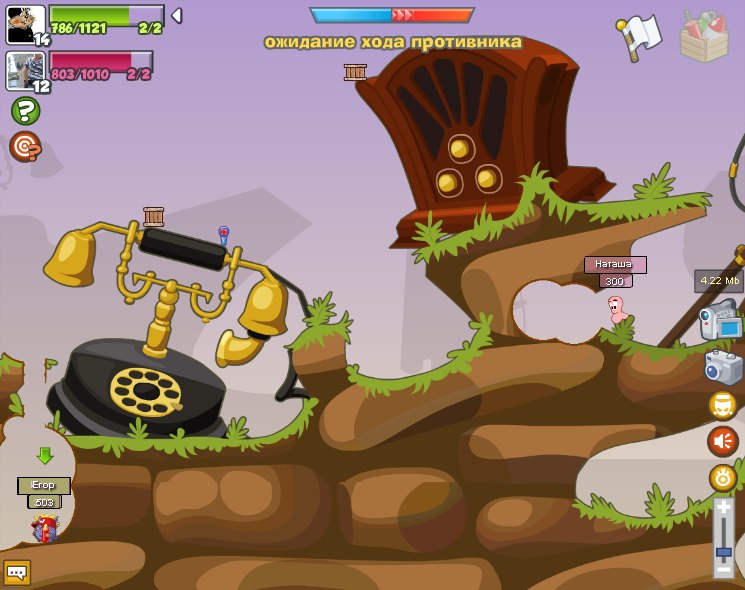Click the blue zoom slider handle
Viewport: 745px width, 590px height.
click(x=723, y=551)
